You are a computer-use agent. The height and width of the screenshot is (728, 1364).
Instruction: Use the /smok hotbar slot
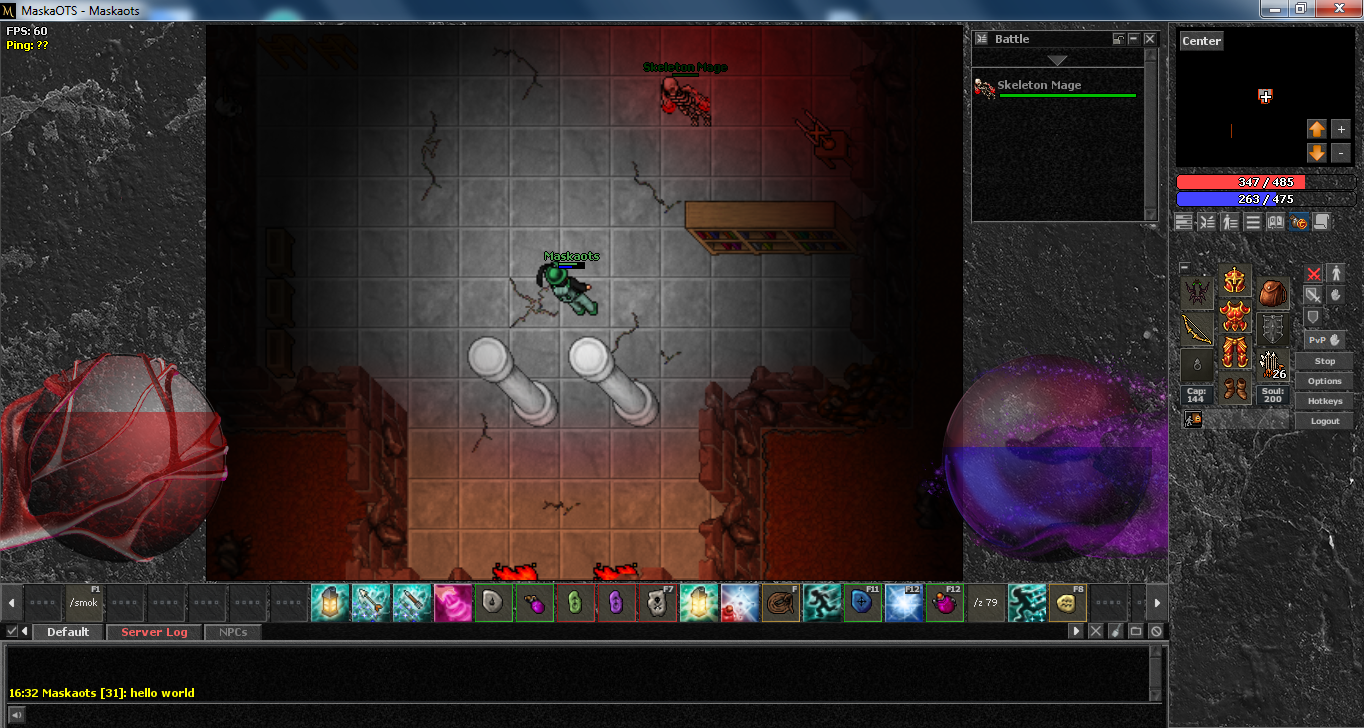pyautogui.click(x=86, y=603)
